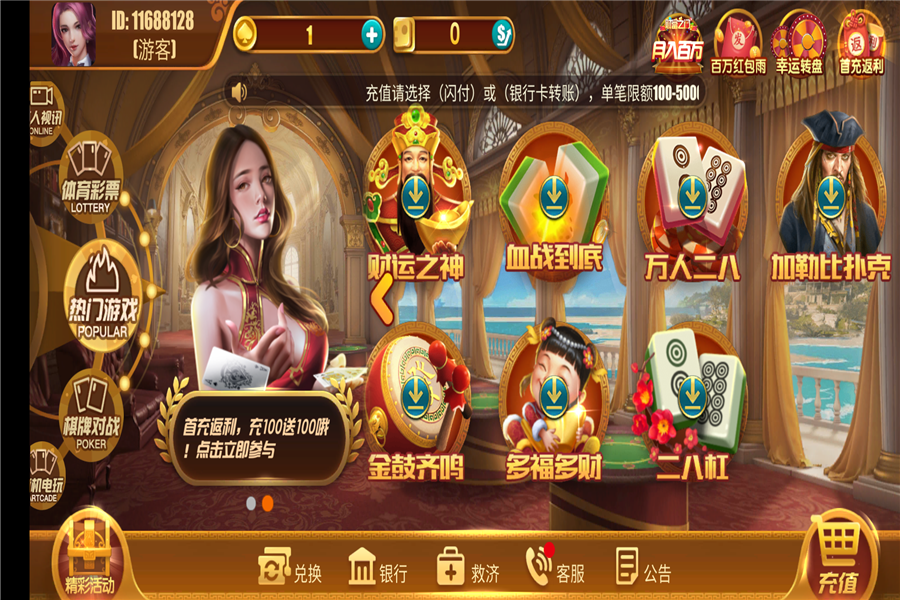Image resolution: width=900 pixels, height=600 pixels.
Task: Open the 精彩活动 events chest
Action: tap(87, 559)
